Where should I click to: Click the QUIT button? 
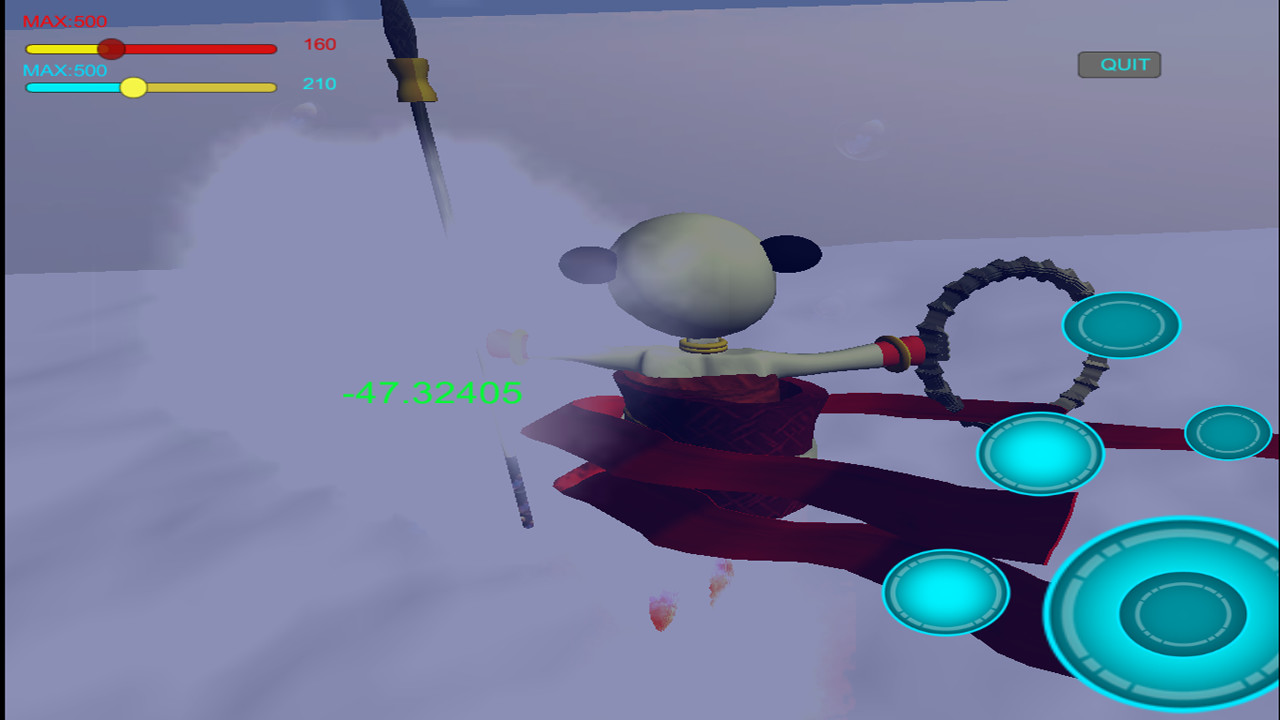point(1117,64)
